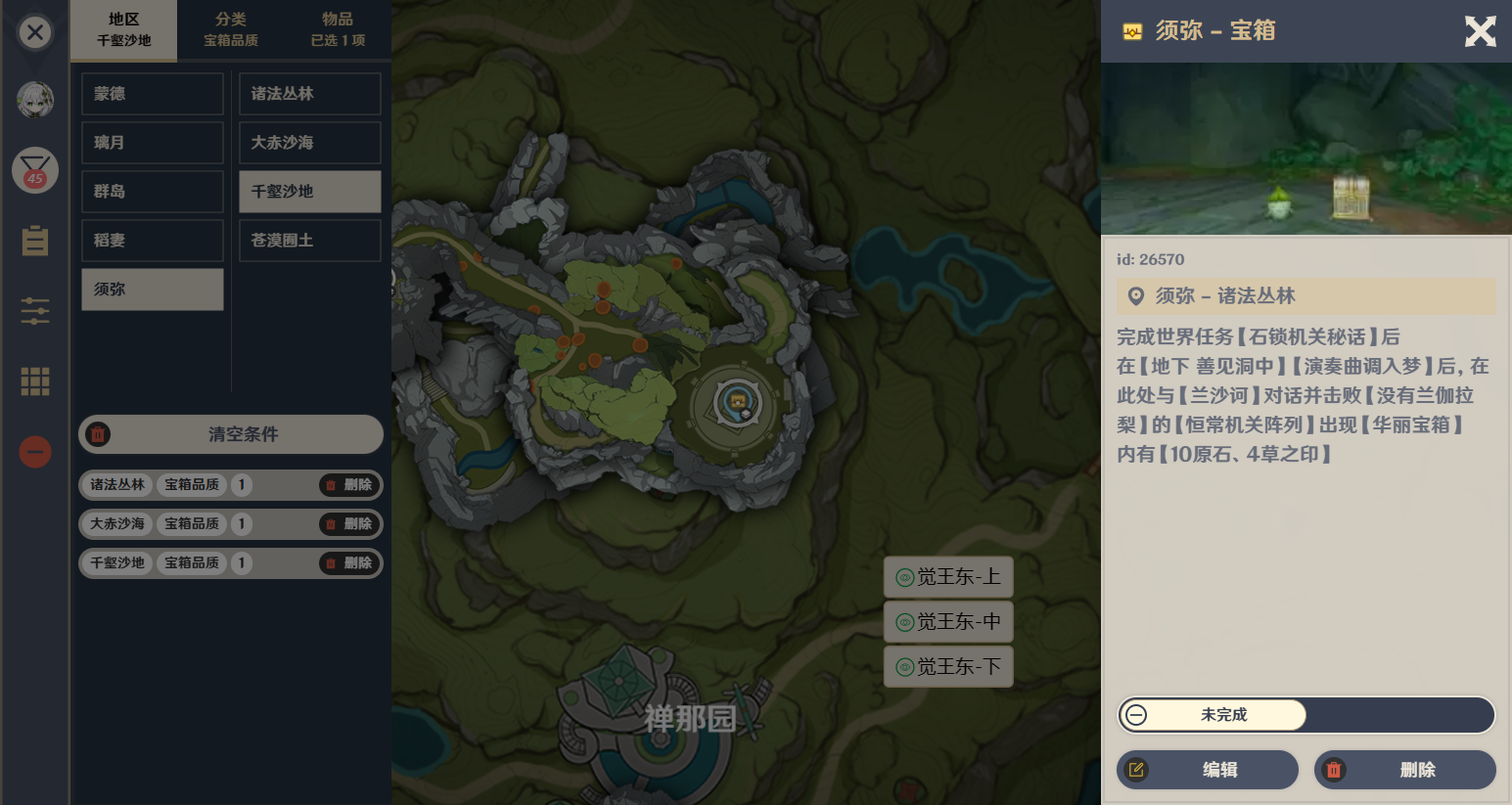Click the location pin icon beside 须弥 - 诸法丛林
This screenshot has width=1512, height=805.
[1136, 296]
